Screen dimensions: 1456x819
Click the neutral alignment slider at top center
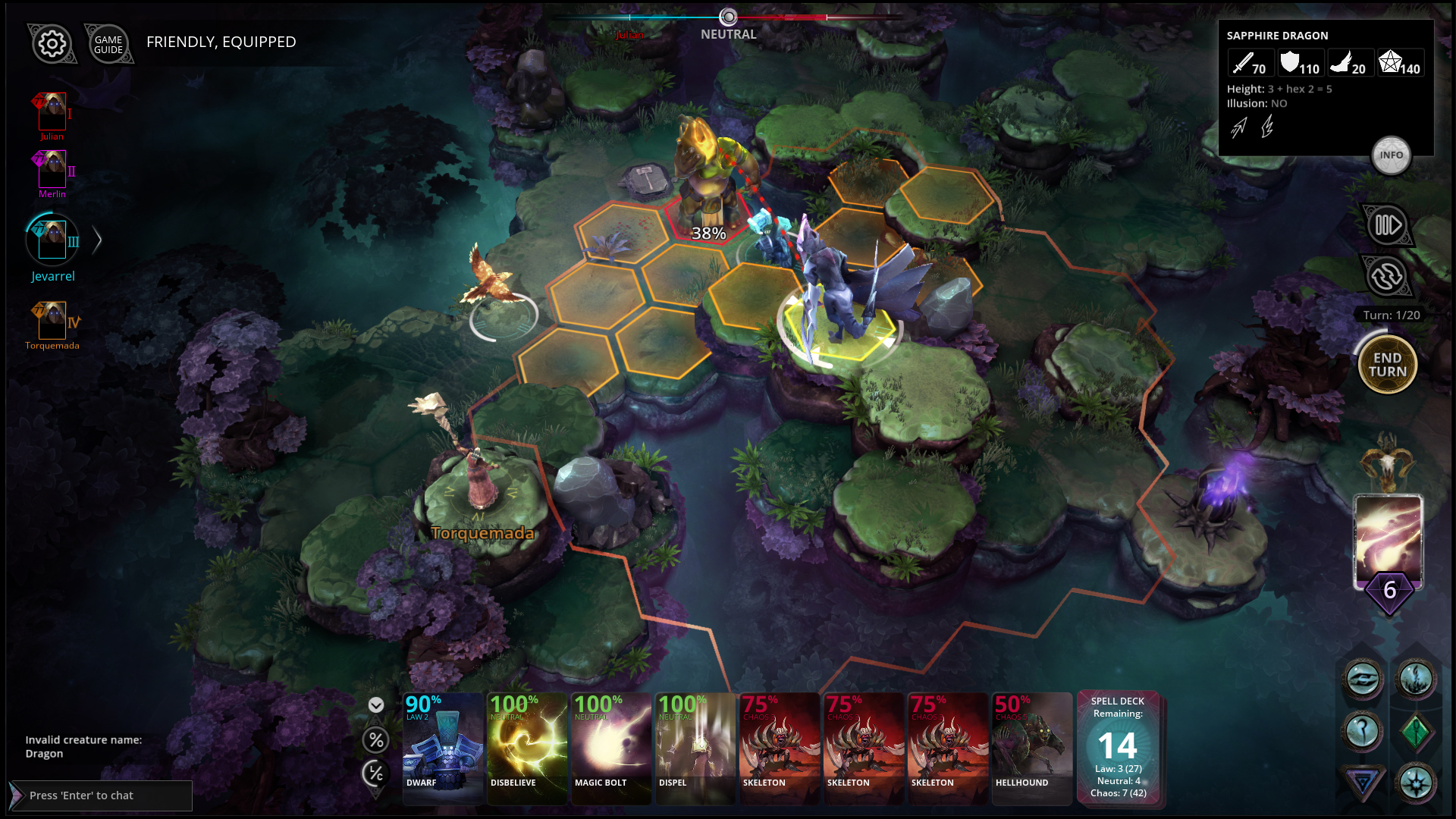pyautogui.click(x=728, y=17)
